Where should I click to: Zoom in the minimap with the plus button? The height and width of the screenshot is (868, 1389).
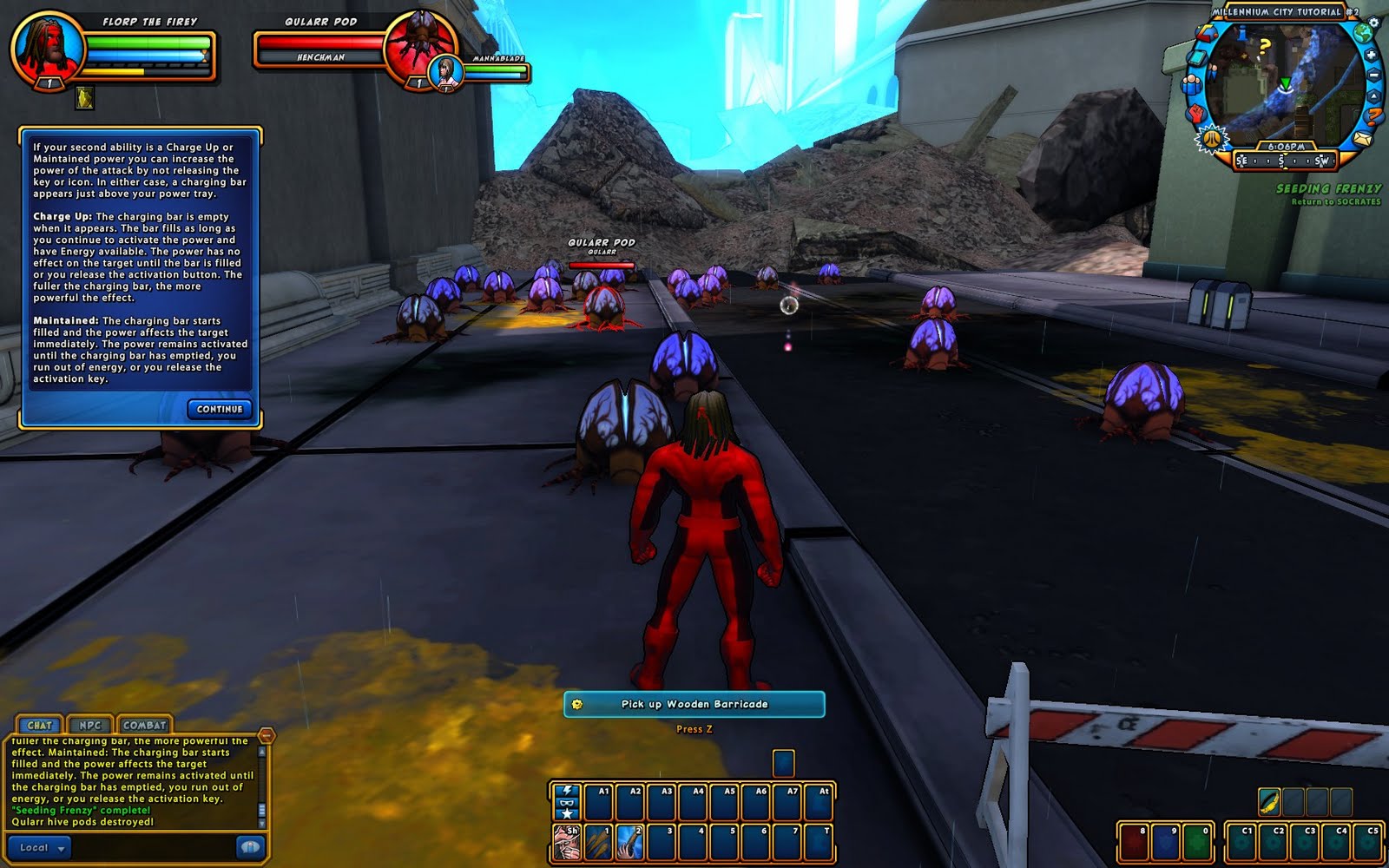[1372, 56]
